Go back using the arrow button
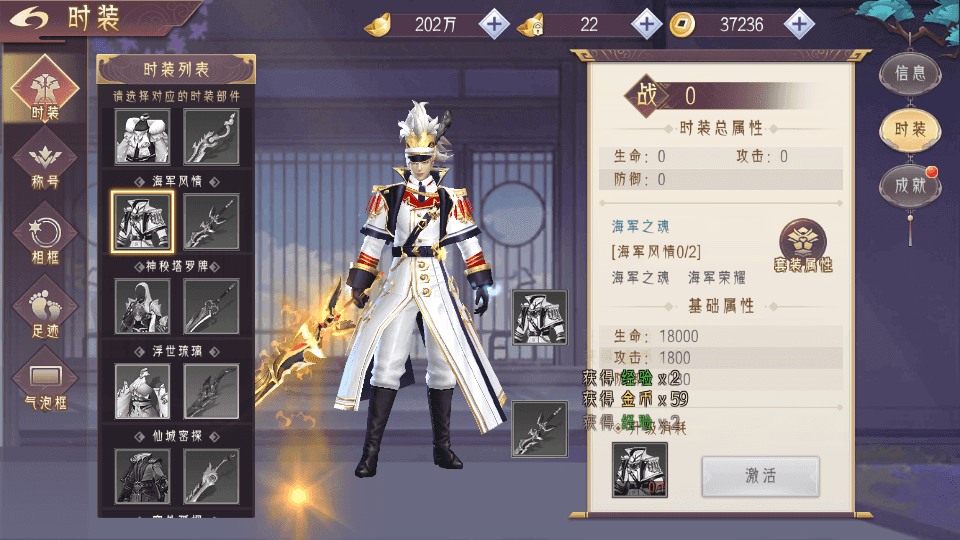 coord(34,19)
